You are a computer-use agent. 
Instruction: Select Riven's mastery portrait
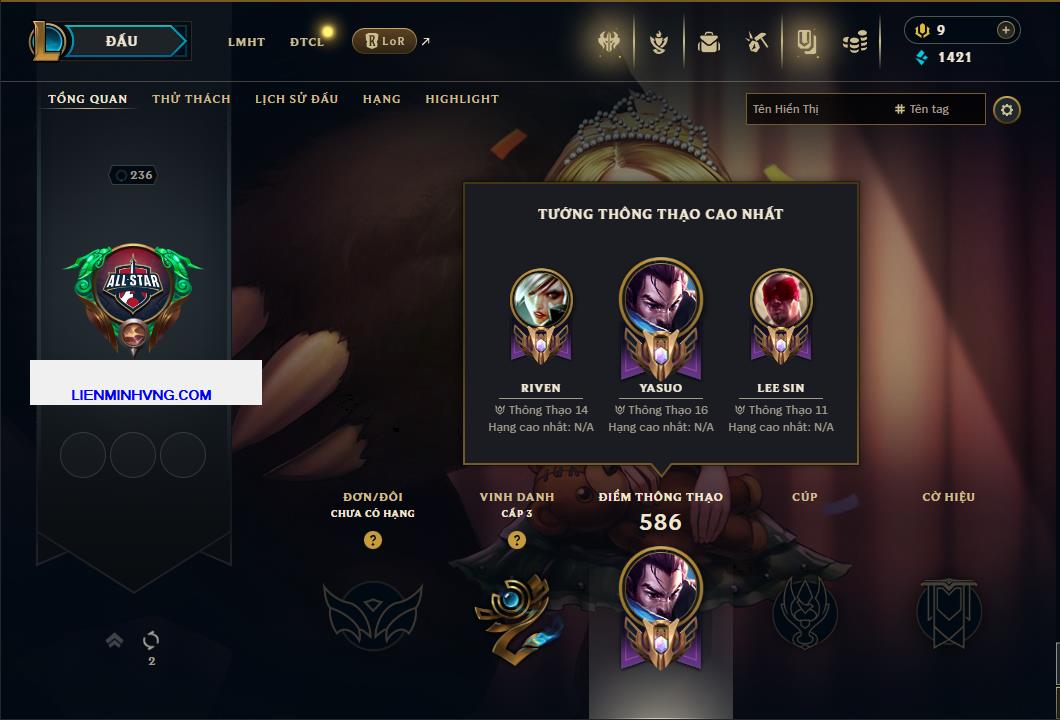click(x=541, y=300)
